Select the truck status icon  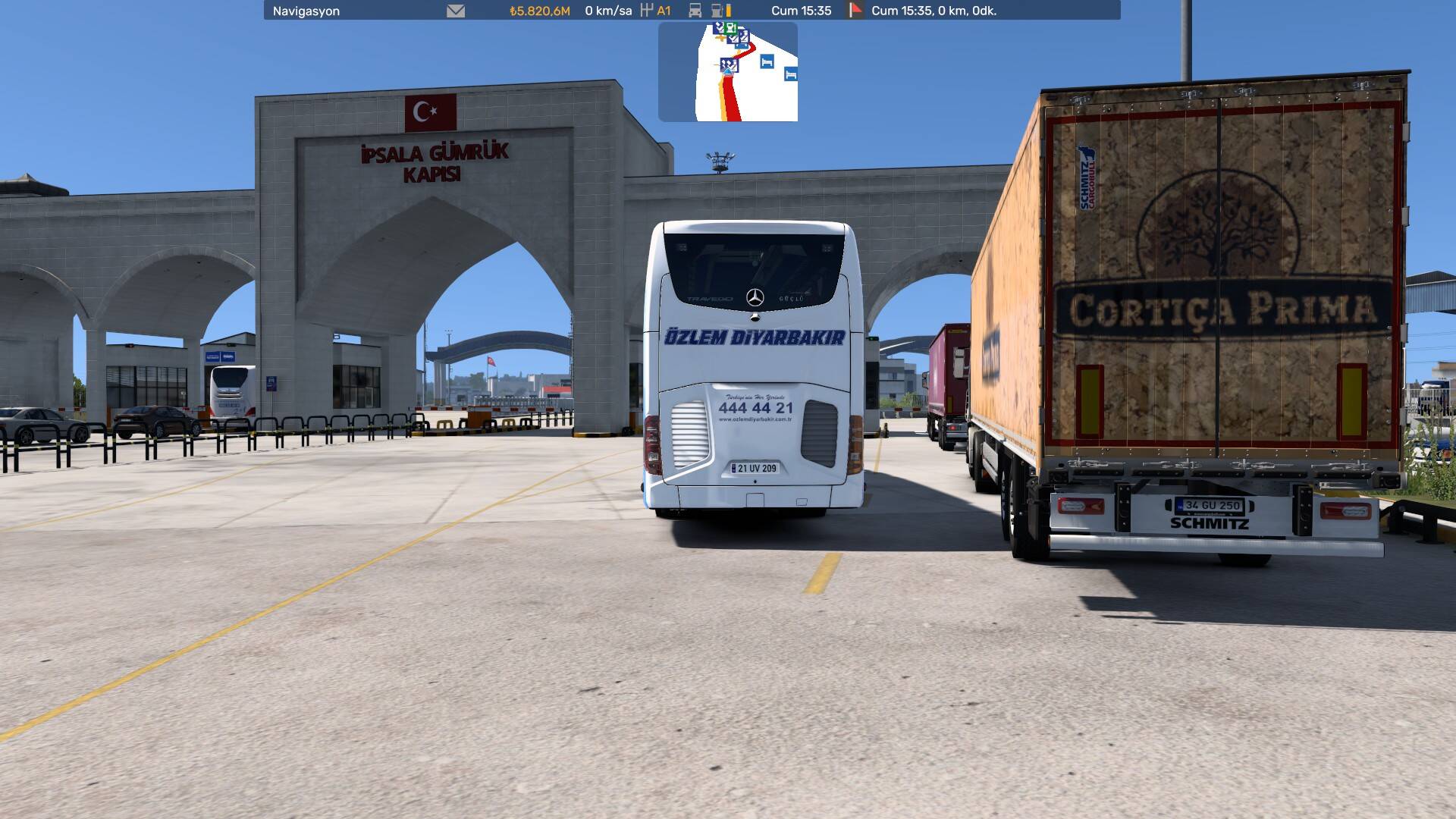pos(695,11)
